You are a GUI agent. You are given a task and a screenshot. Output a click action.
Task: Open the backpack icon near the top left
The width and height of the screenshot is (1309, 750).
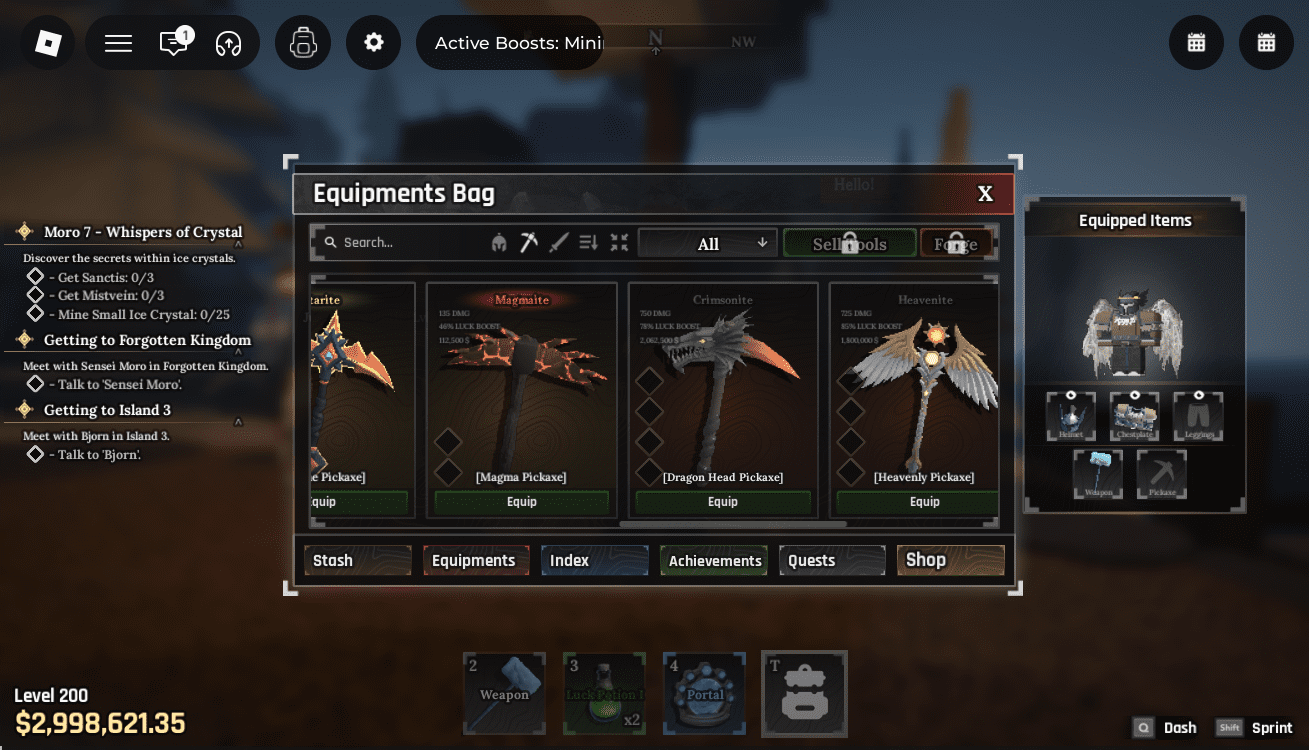click(303, 42)
